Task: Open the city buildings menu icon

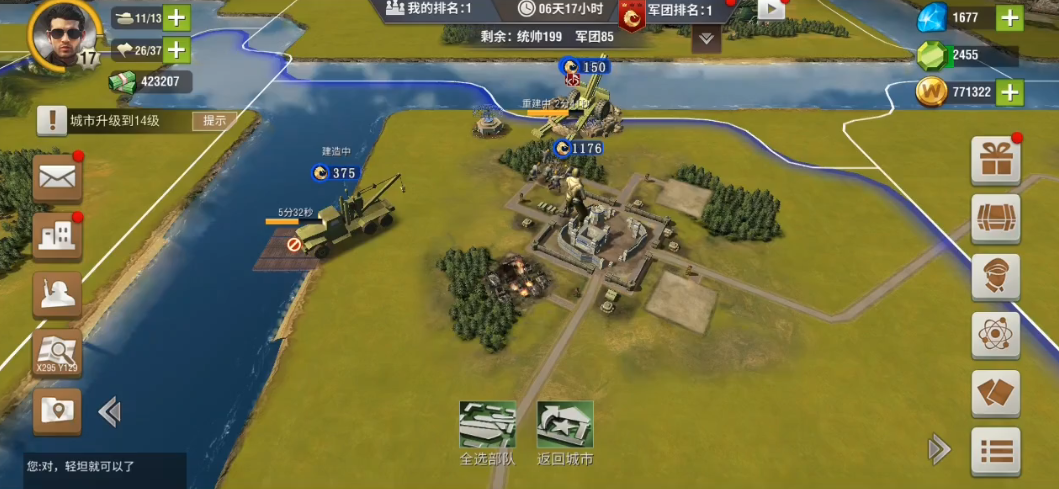Action: (x=57, y=236)
